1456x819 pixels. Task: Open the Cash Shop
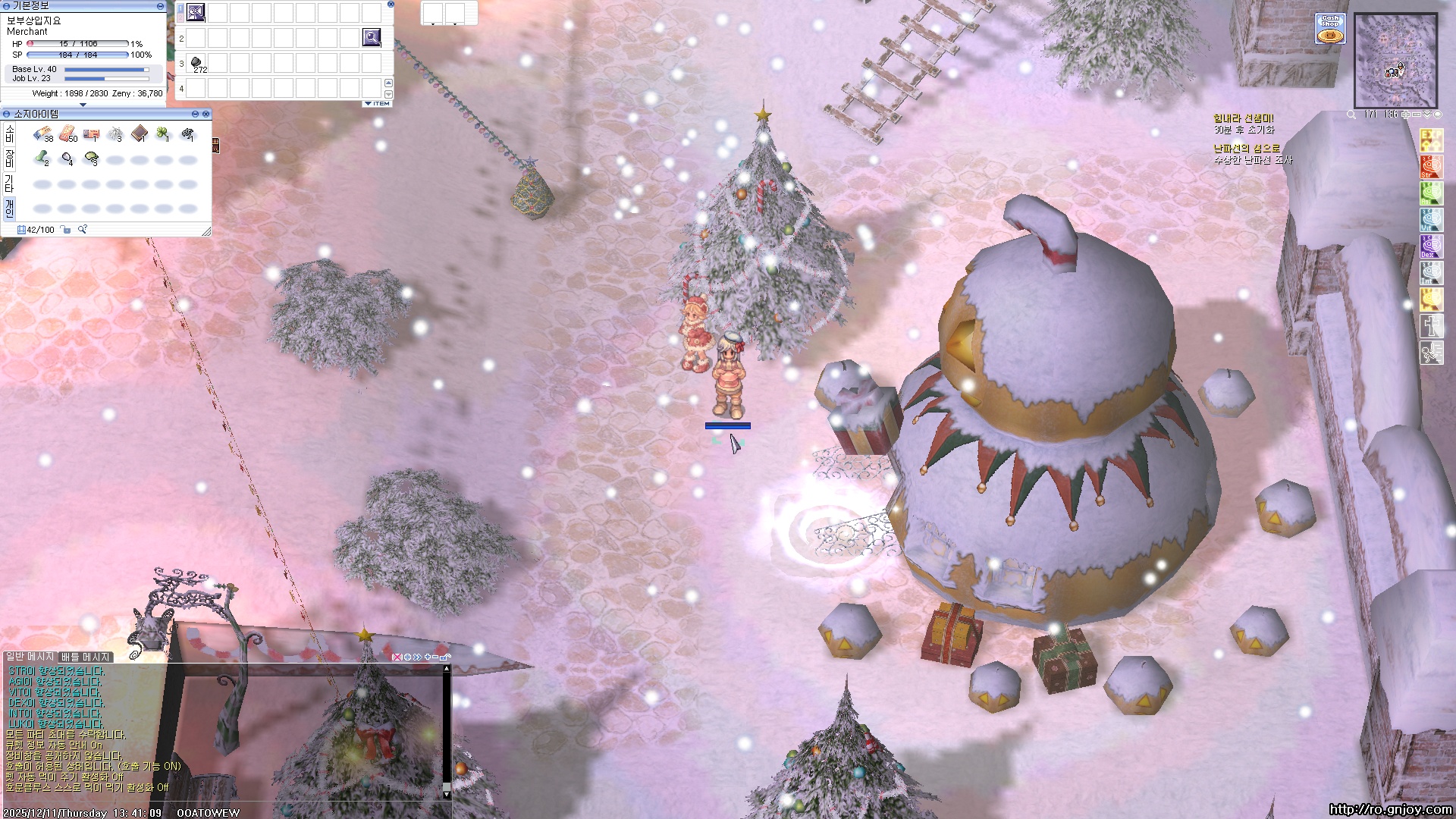point(1330,29)
